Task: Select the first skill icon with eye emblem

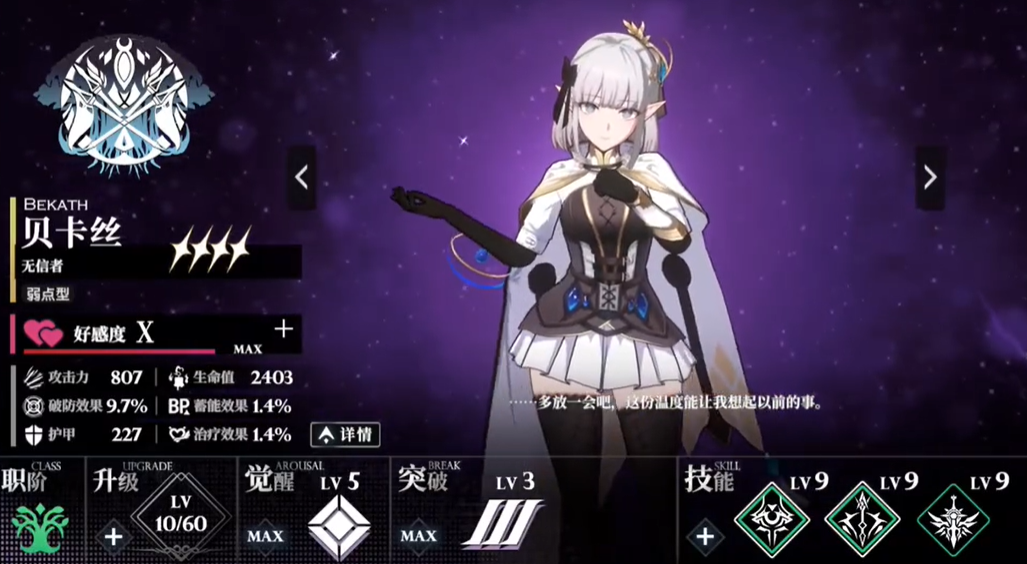Action: 772,520
